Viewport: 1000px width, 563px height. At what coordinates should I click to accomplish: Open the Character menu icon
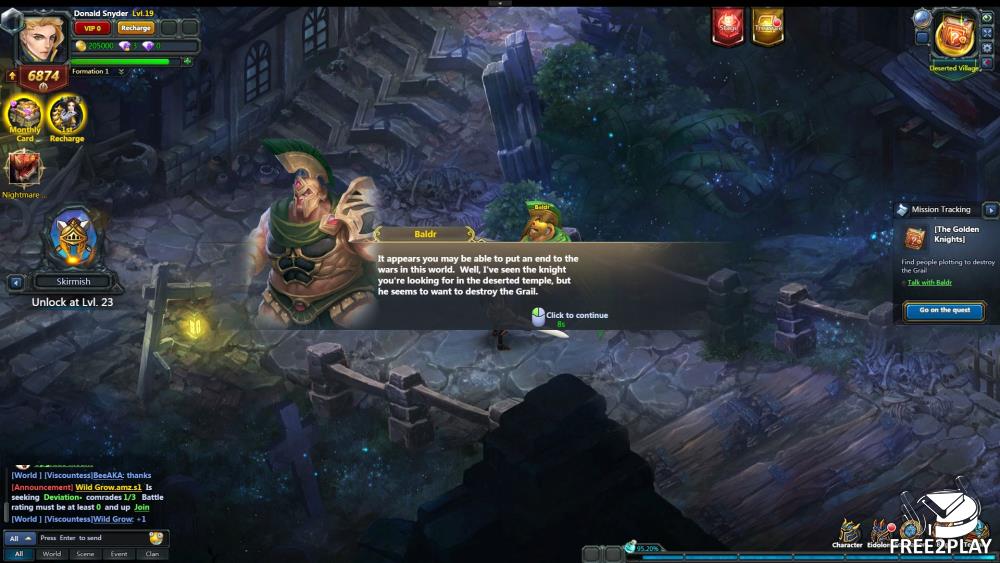(x=849, y=533)
